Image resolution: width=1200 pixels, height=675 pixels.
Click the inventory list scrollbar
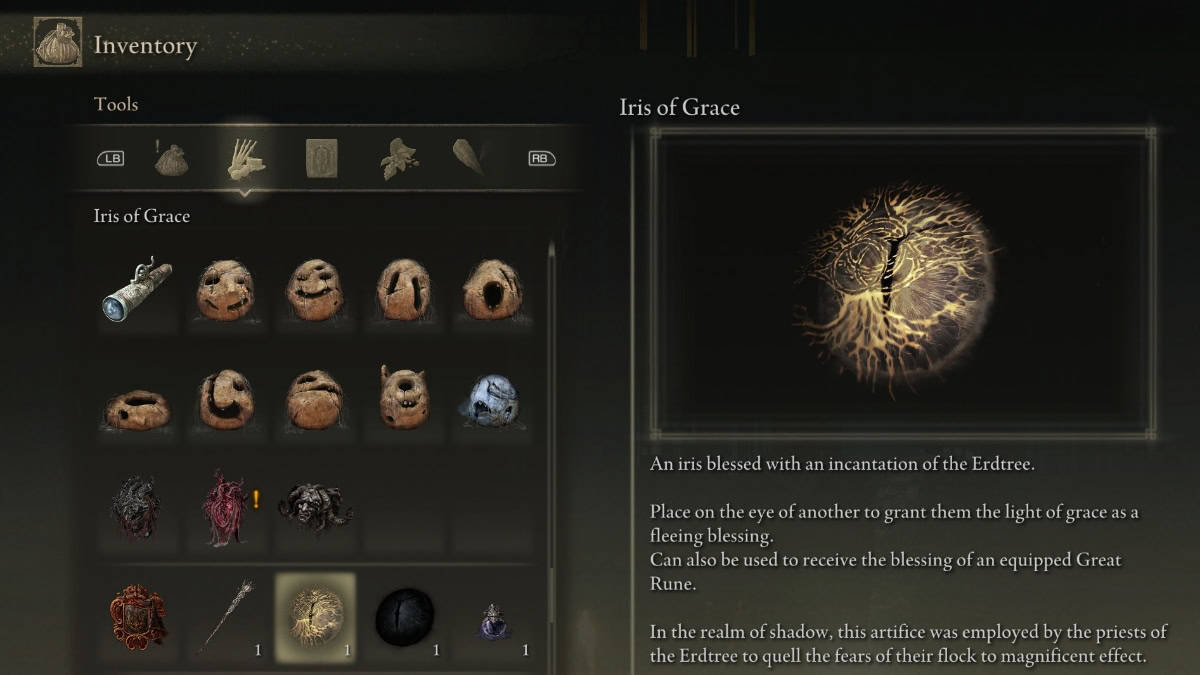point(551,420)
